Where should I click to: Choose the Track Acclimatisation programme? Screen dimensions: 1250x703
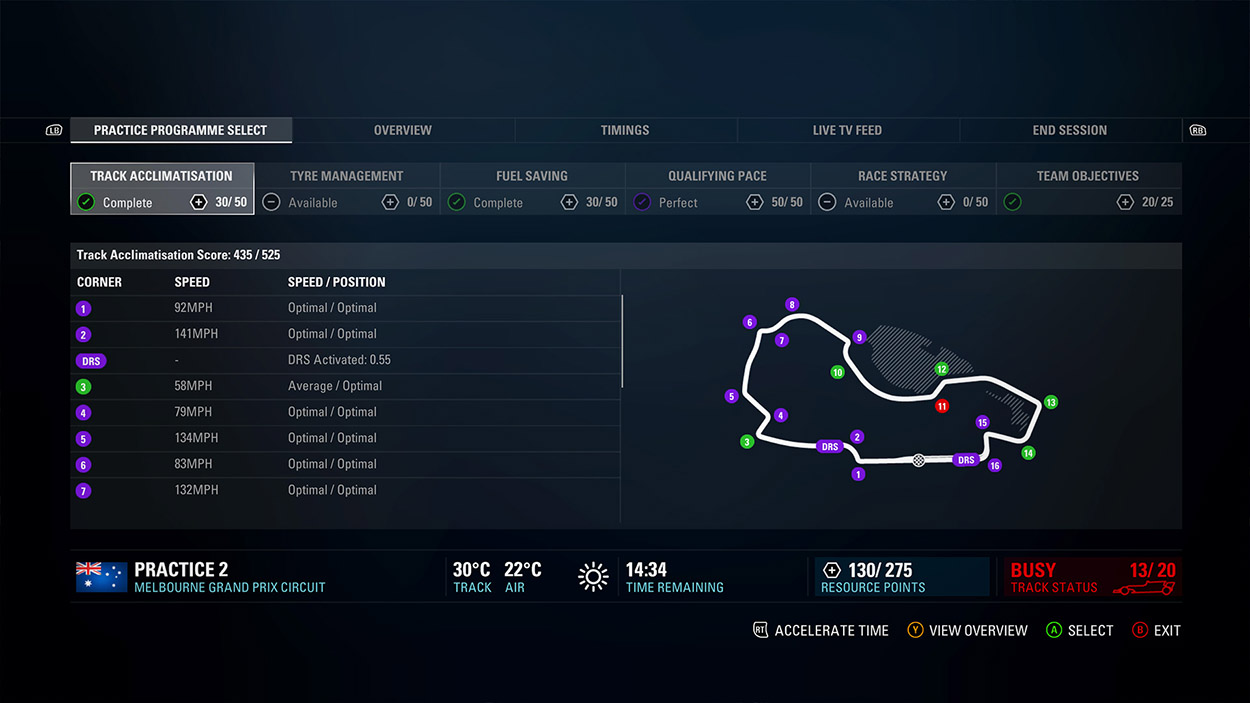[x=162, y=189]
